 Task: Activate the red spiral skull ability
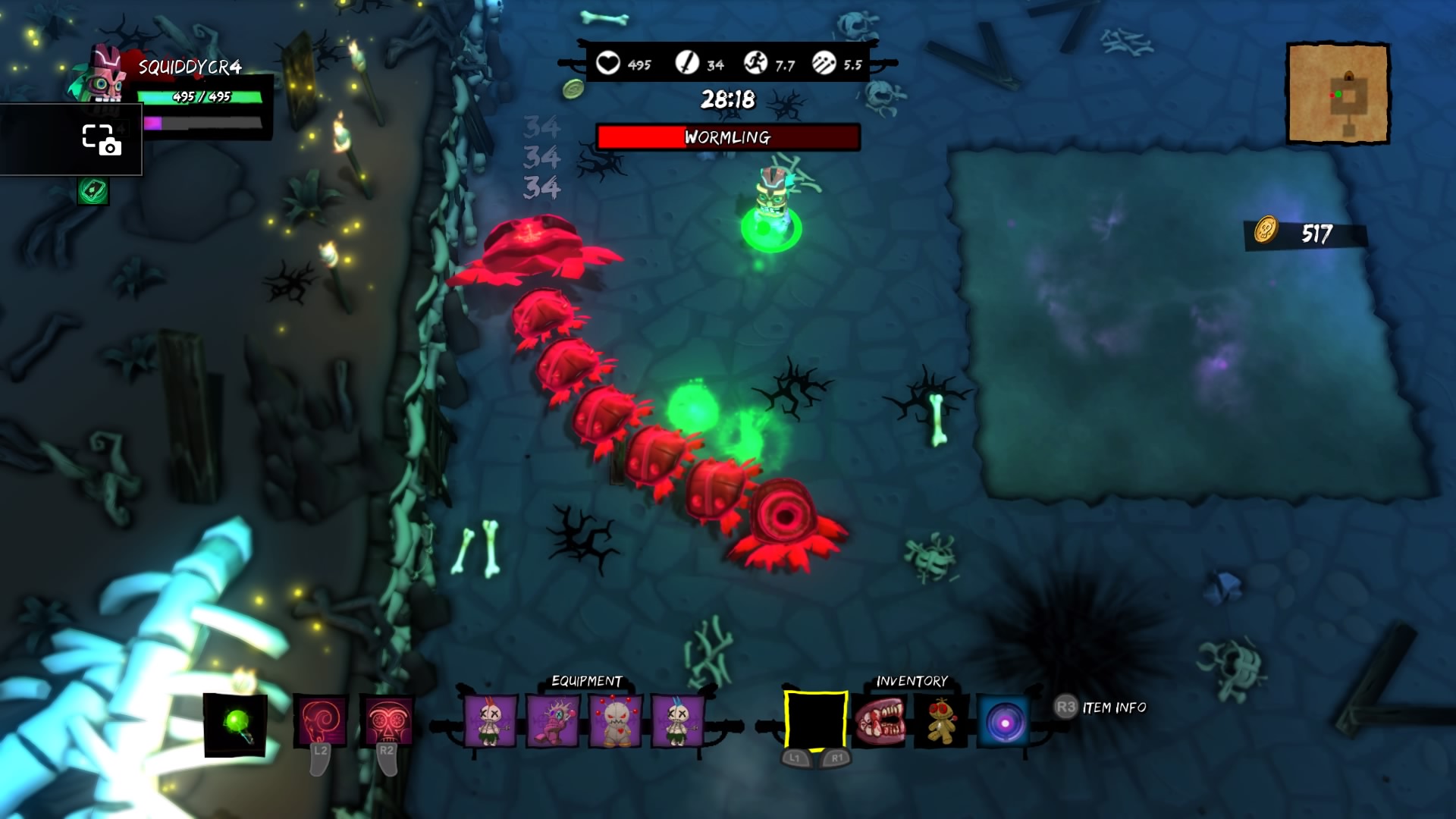click(320, 720)
